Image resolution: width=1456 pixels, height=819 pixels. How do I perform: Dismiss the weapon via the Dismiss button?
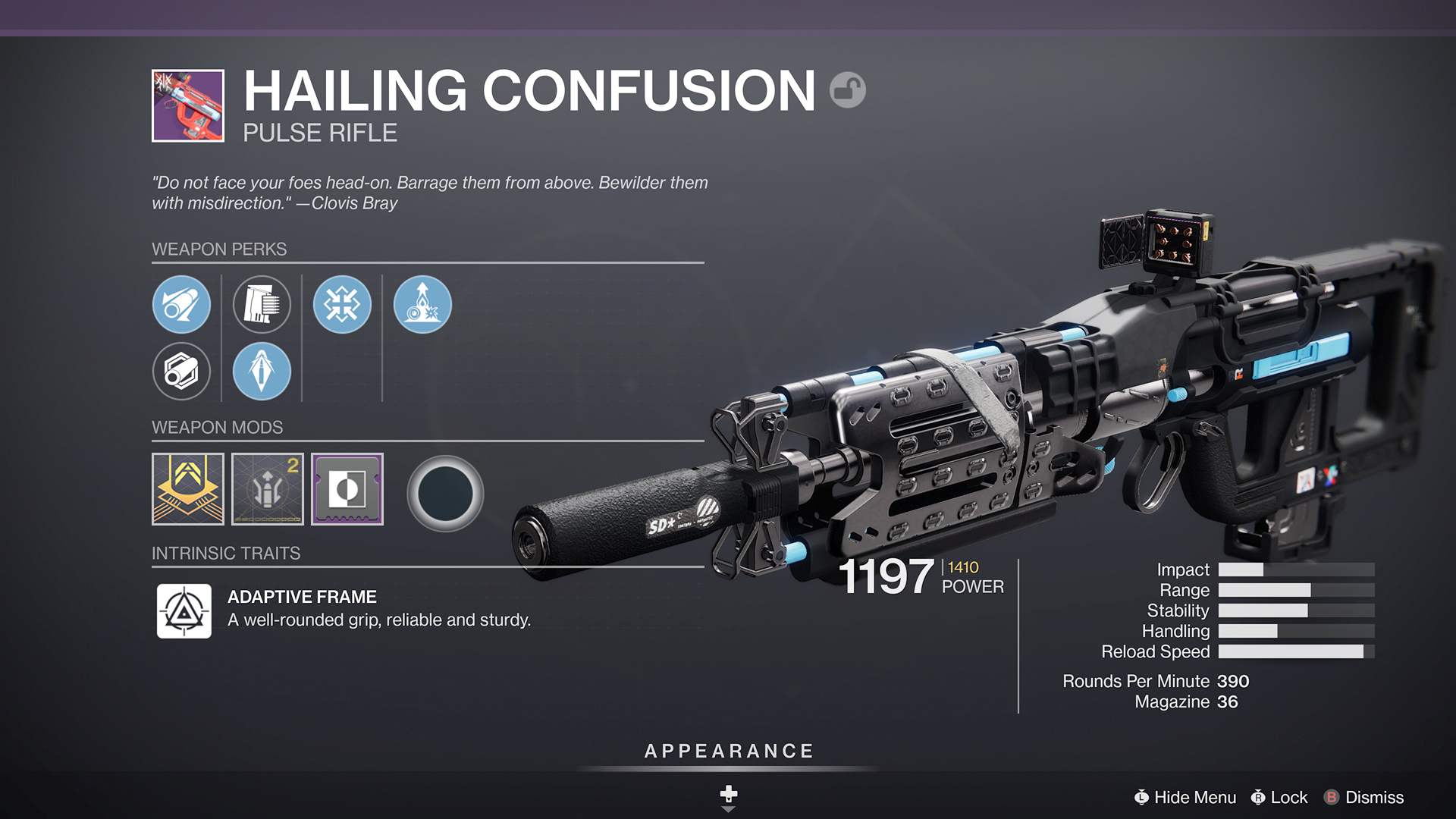[1375, 797]
